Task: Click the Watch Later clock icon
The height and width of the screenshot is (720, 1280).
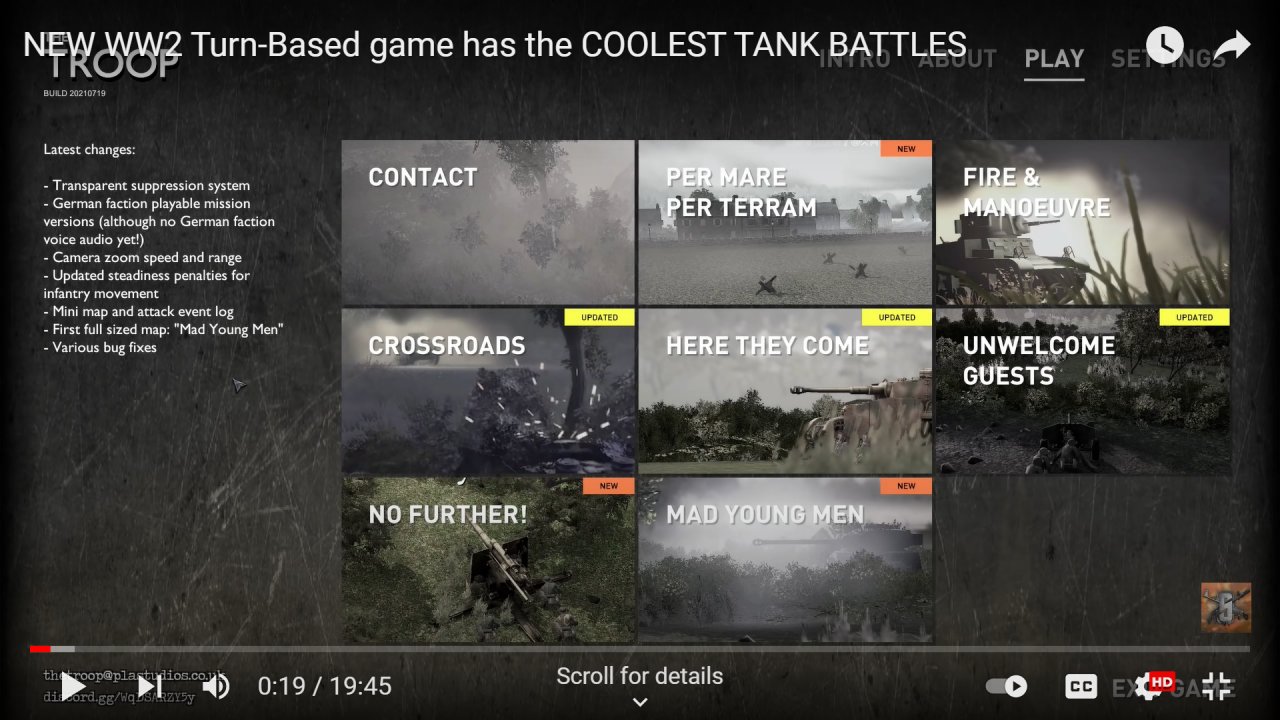Action: [x=1163, y=44]
